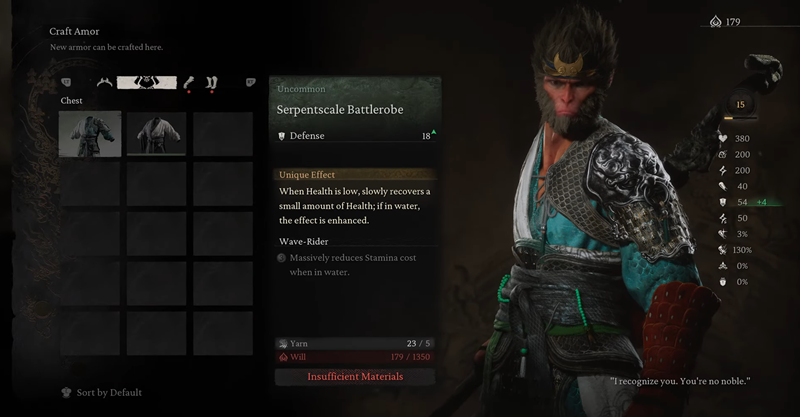Image resolution: width=800 pixels, height=417 pixels.
Task: Choose the white robe chest armor
Action: 155,134
